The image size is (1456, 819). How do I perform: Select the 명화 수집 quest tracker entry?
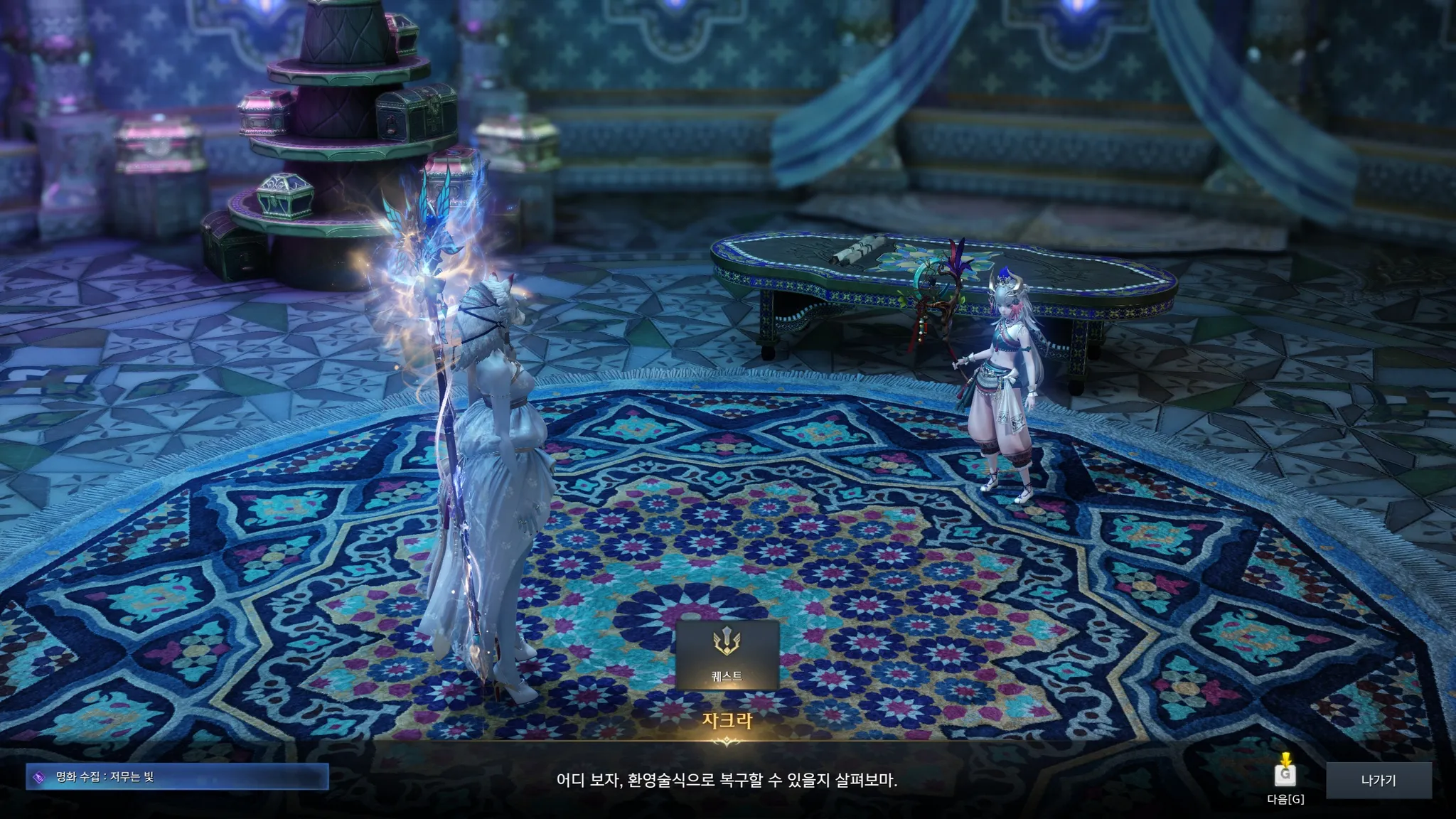[177, 777]
